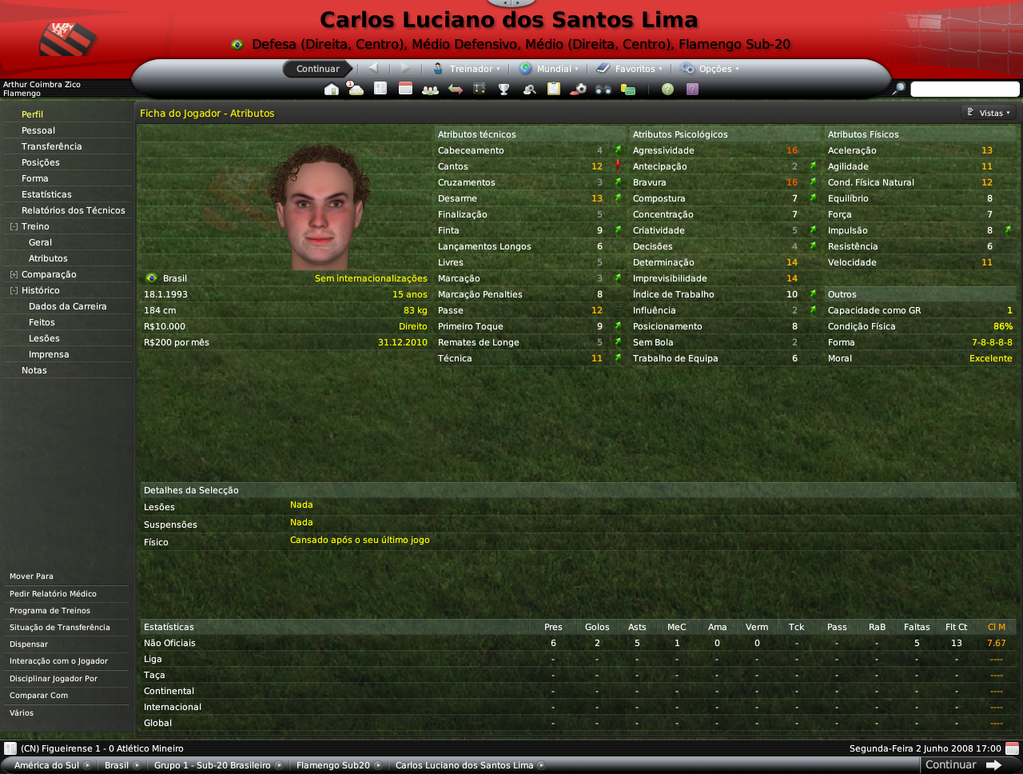Open the trophy competitions icon
Image resolution: width=1023 pixels, height=774 pixels.
(x=504, y=89)
